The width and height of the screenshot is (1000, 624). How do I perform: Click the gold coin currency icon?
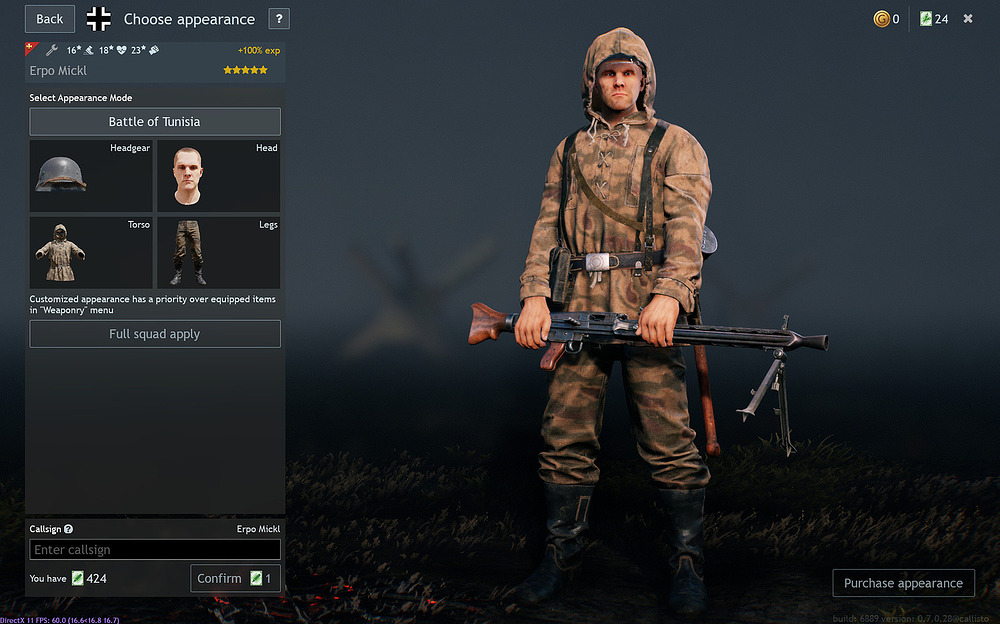click(x=881, y=19)
